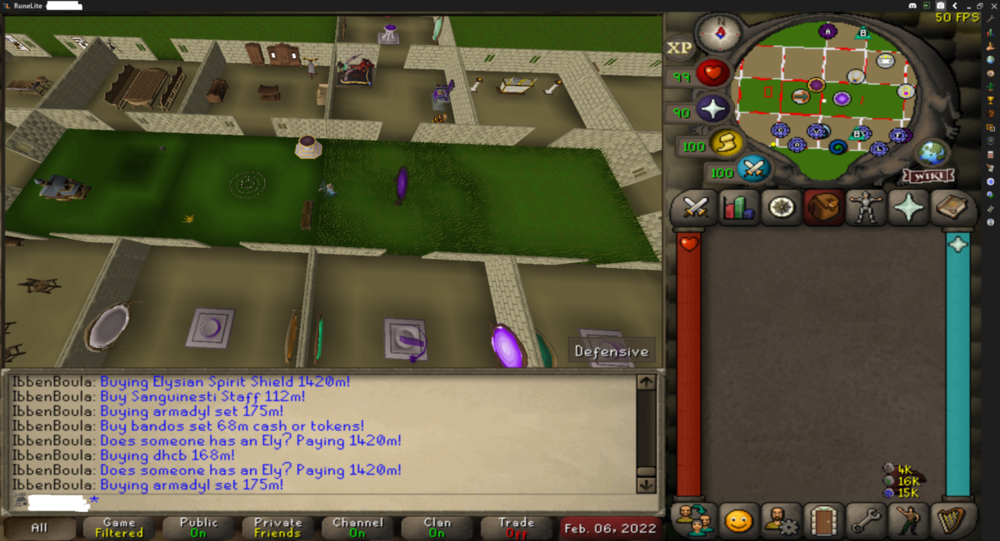
Task: Click the special attack orb
Action: pyautogui.click(x=754, y=168)
